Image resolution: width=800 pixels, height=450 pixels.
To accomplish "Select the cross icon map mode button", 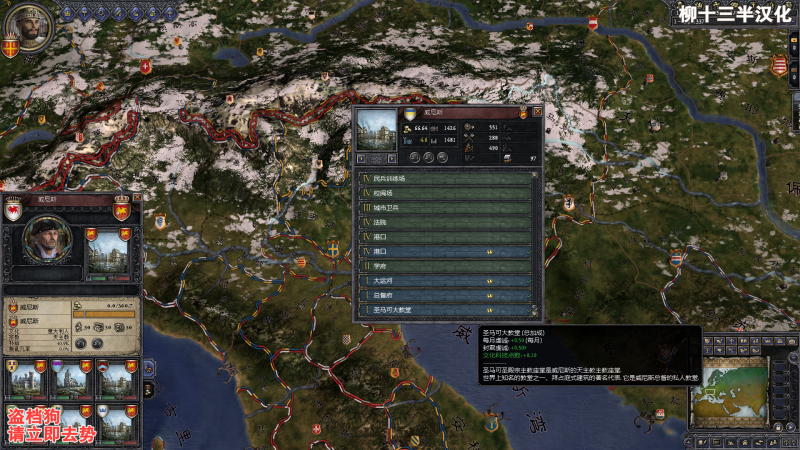I will click(x=734, y=341).
